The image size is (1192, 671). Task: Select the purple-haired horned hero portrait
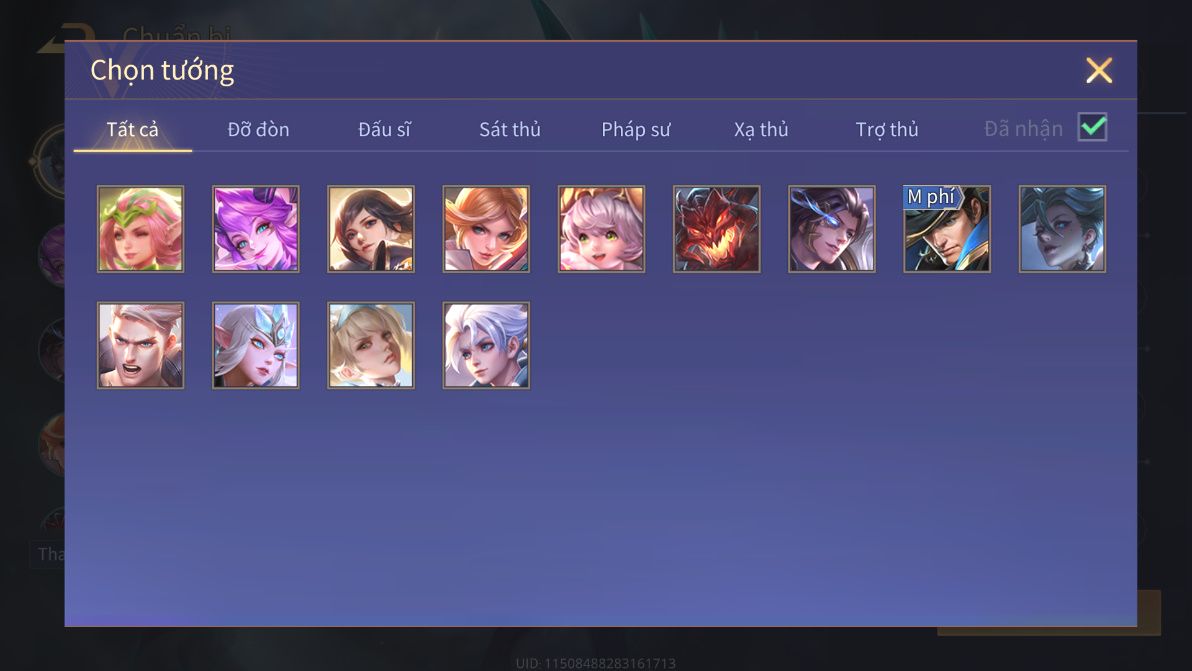256,229
